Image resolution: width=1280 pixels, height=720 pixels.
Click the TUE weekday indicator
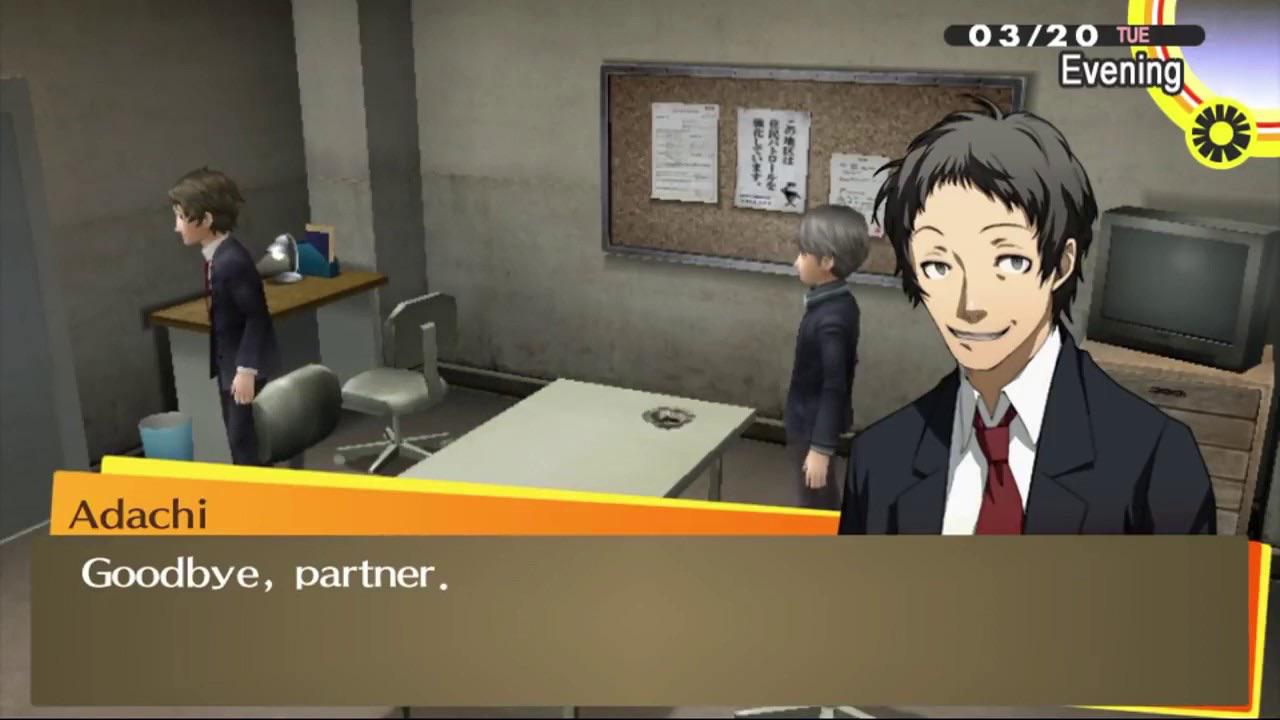1132,34
